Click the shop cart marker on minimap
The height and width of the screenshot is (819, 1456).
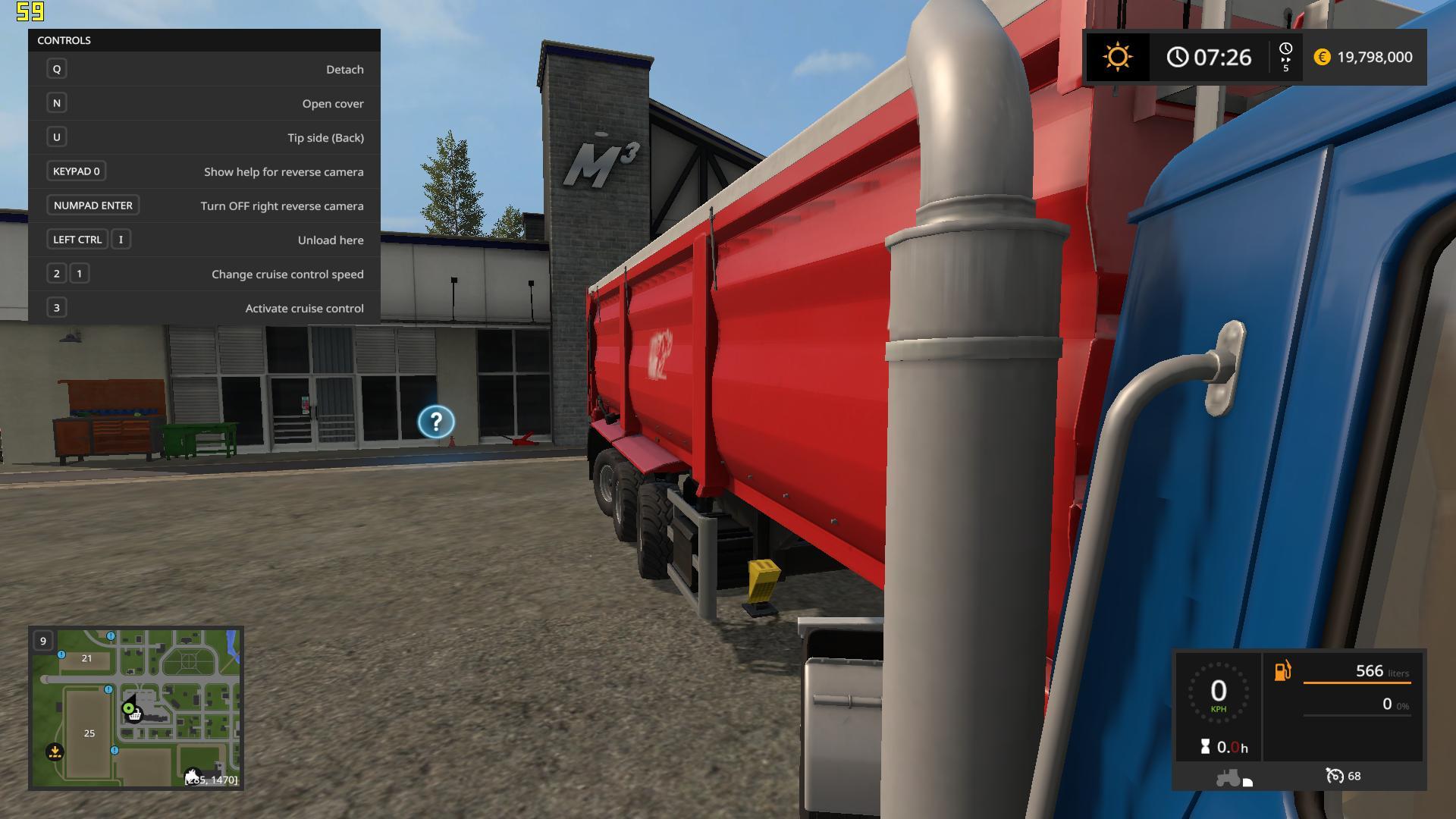coord(134,714)
